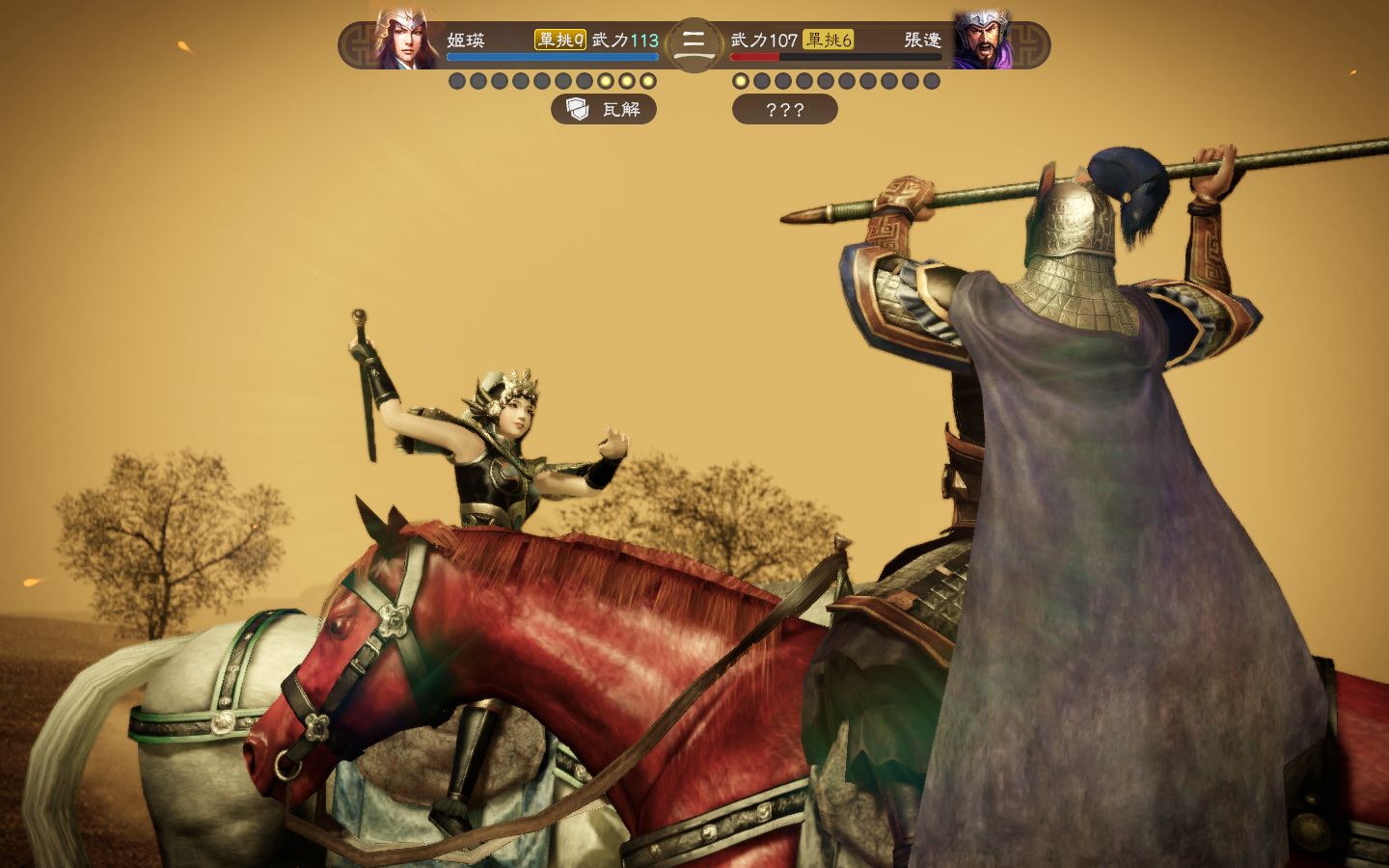Expand the 瓦解 status panel
This screenshot has width=1389, height=868.
click(605, 110)
